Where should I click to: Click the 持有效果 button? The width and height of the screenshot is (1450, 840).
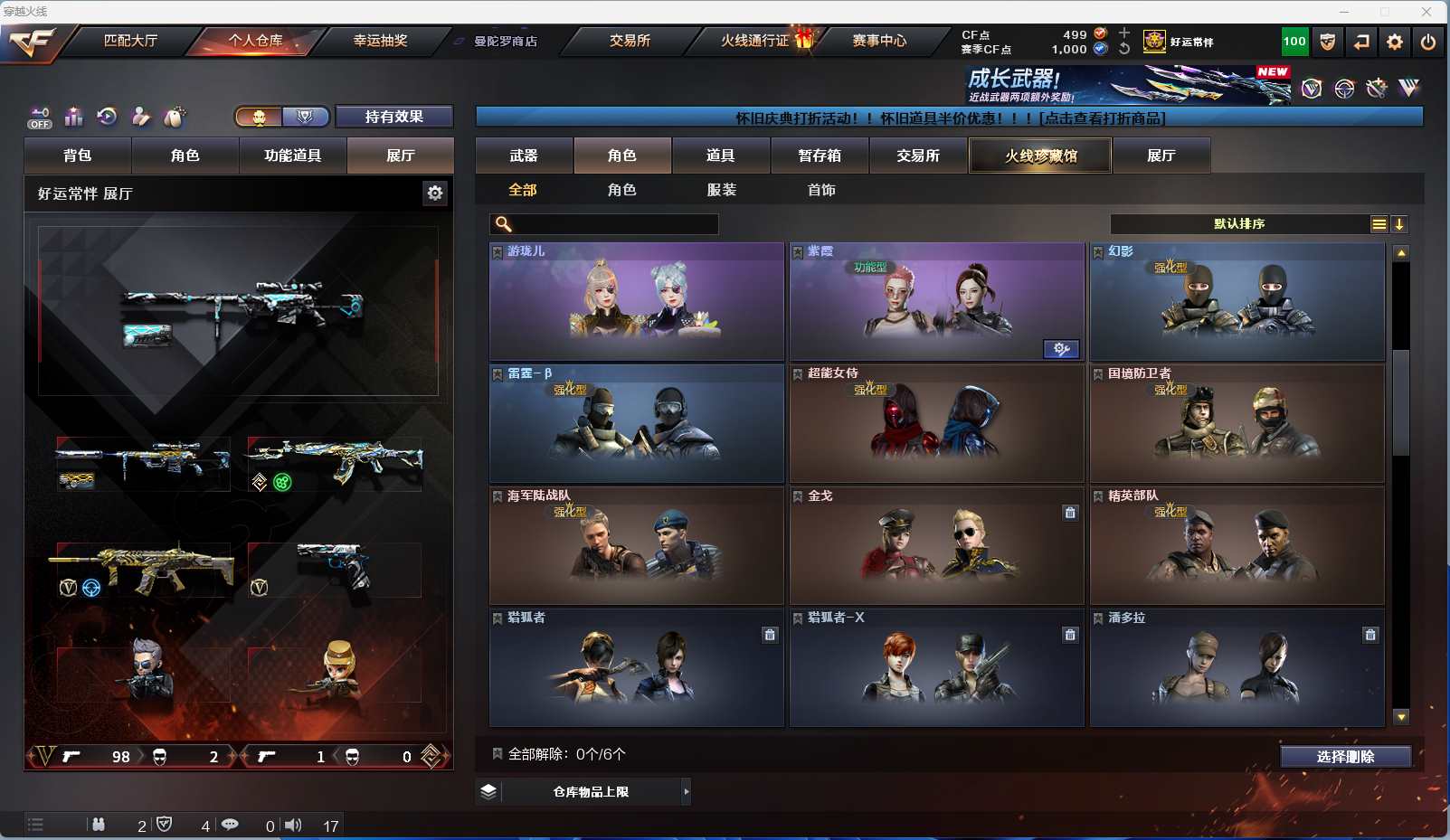(393, 117)
